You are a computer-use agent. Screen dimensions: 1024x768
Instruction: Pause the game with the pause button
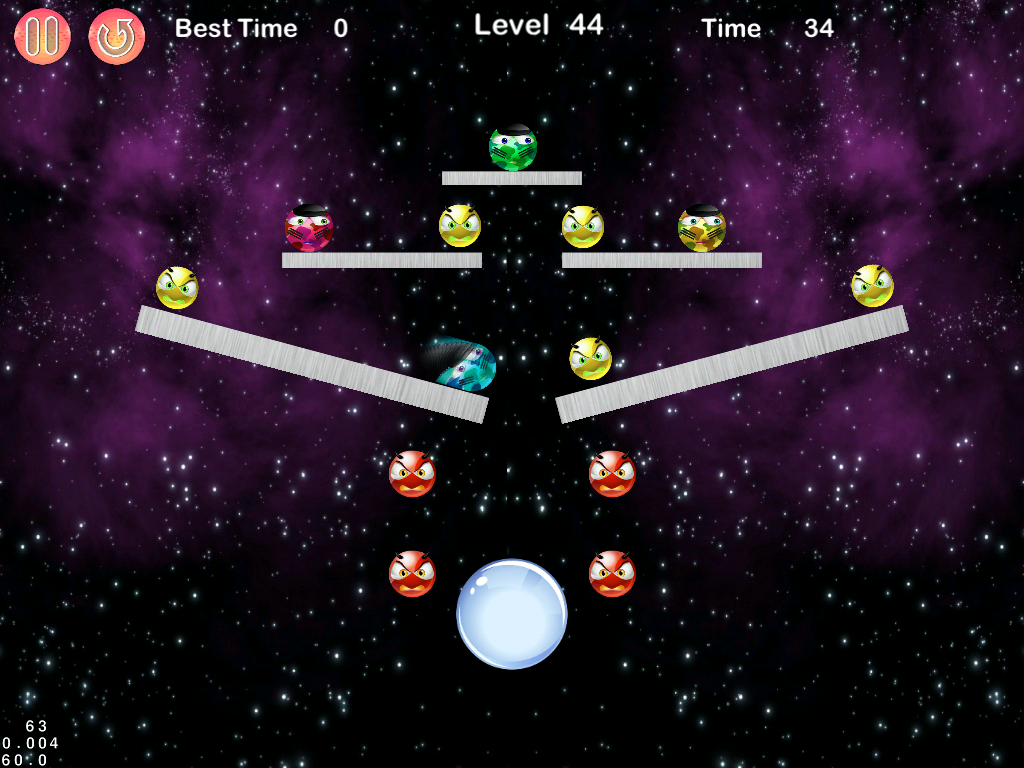point(42,36)
